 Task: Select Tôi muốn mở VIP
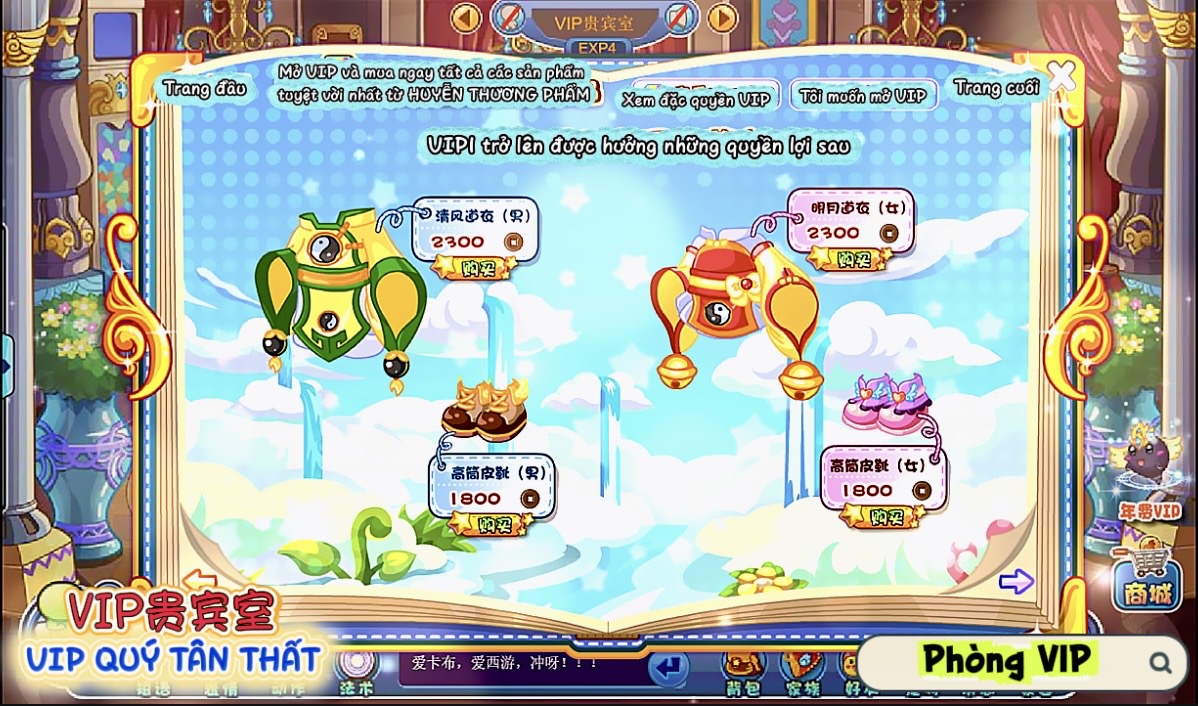(x=864, y=96)
